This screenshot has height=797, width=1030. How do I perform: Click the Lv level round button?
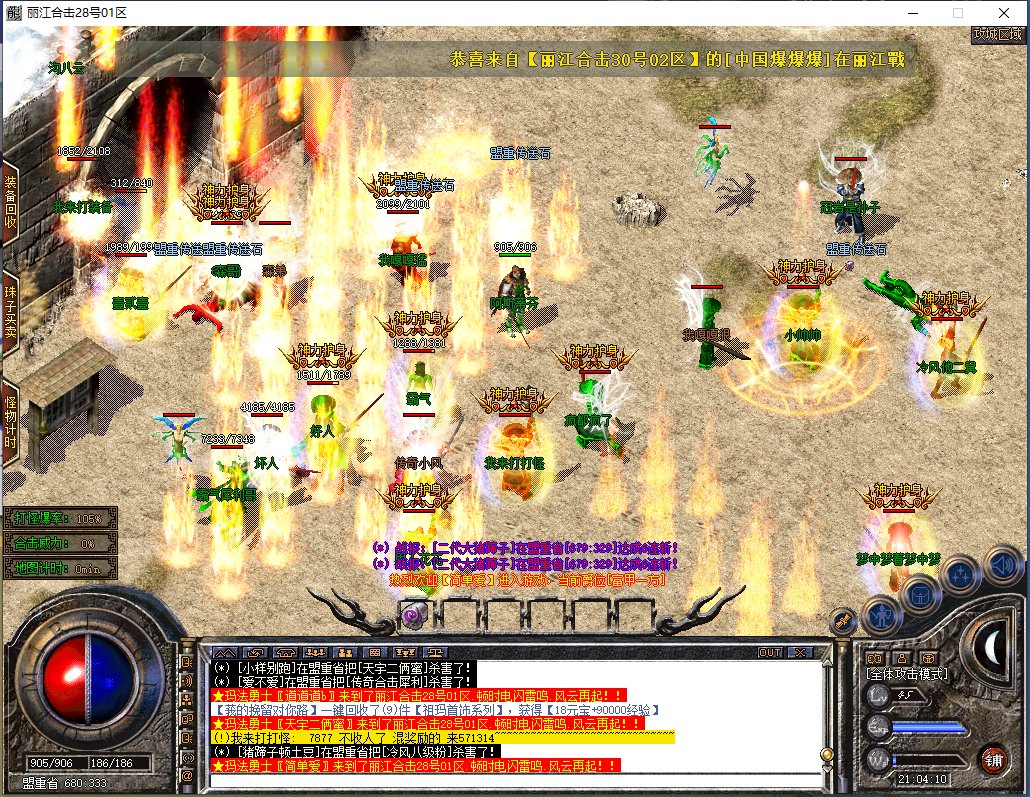pos(879,695)
